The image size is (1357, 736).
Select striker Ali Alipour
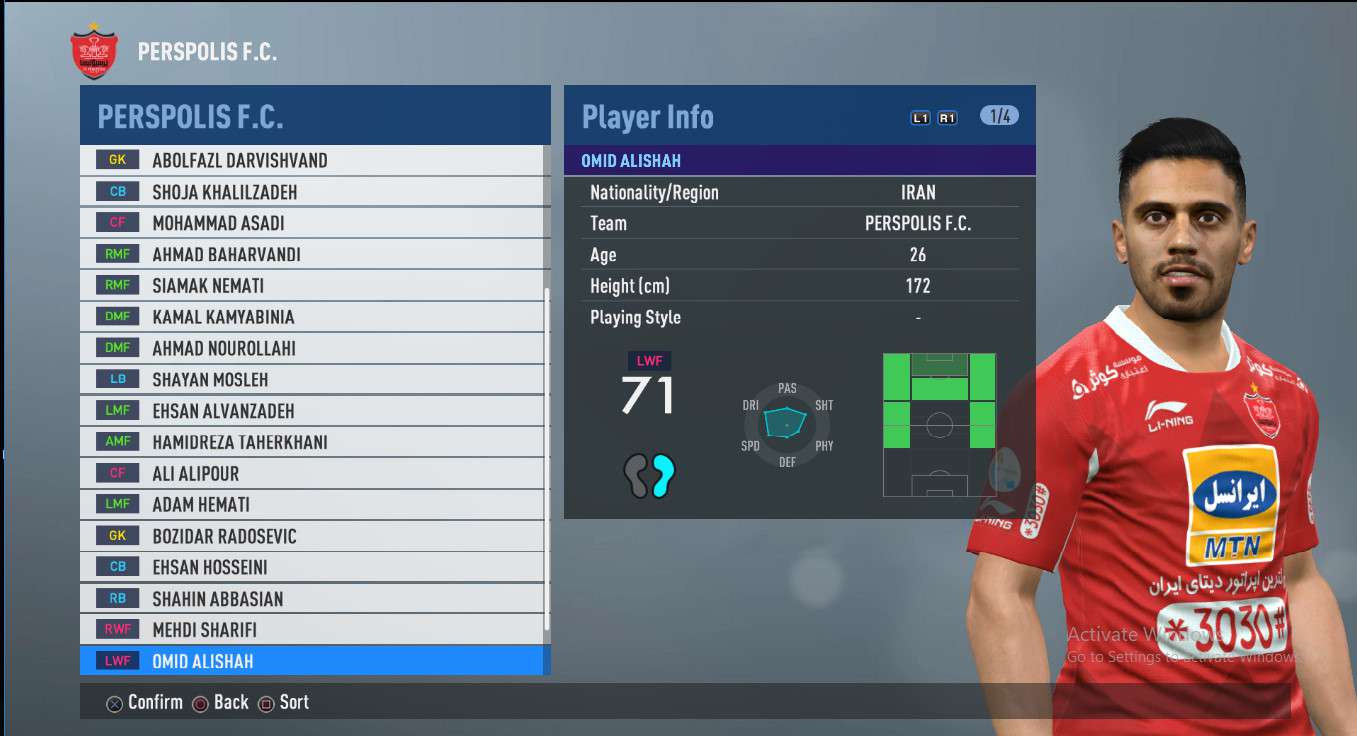[x=312, y=474]
